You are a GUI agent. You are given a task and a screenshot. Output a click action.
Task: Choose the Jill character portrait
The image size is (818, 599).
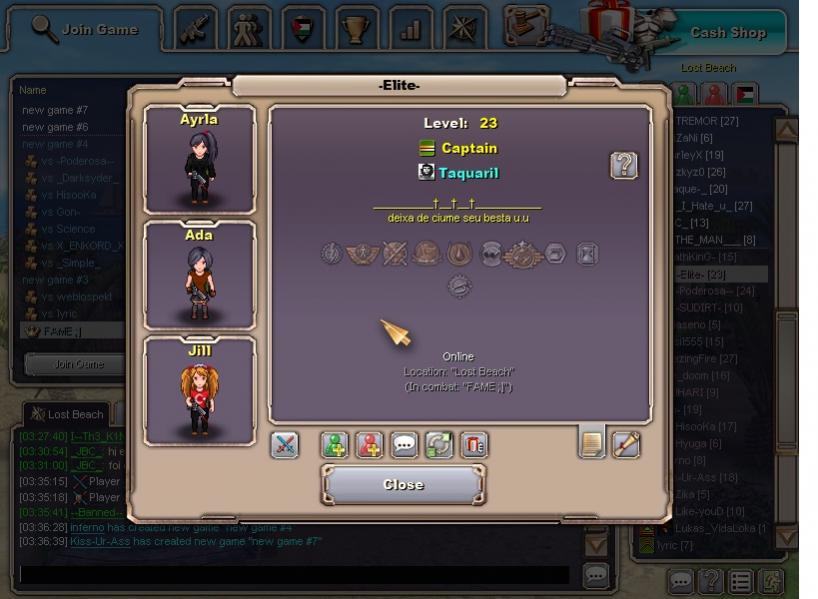point(199,391)
